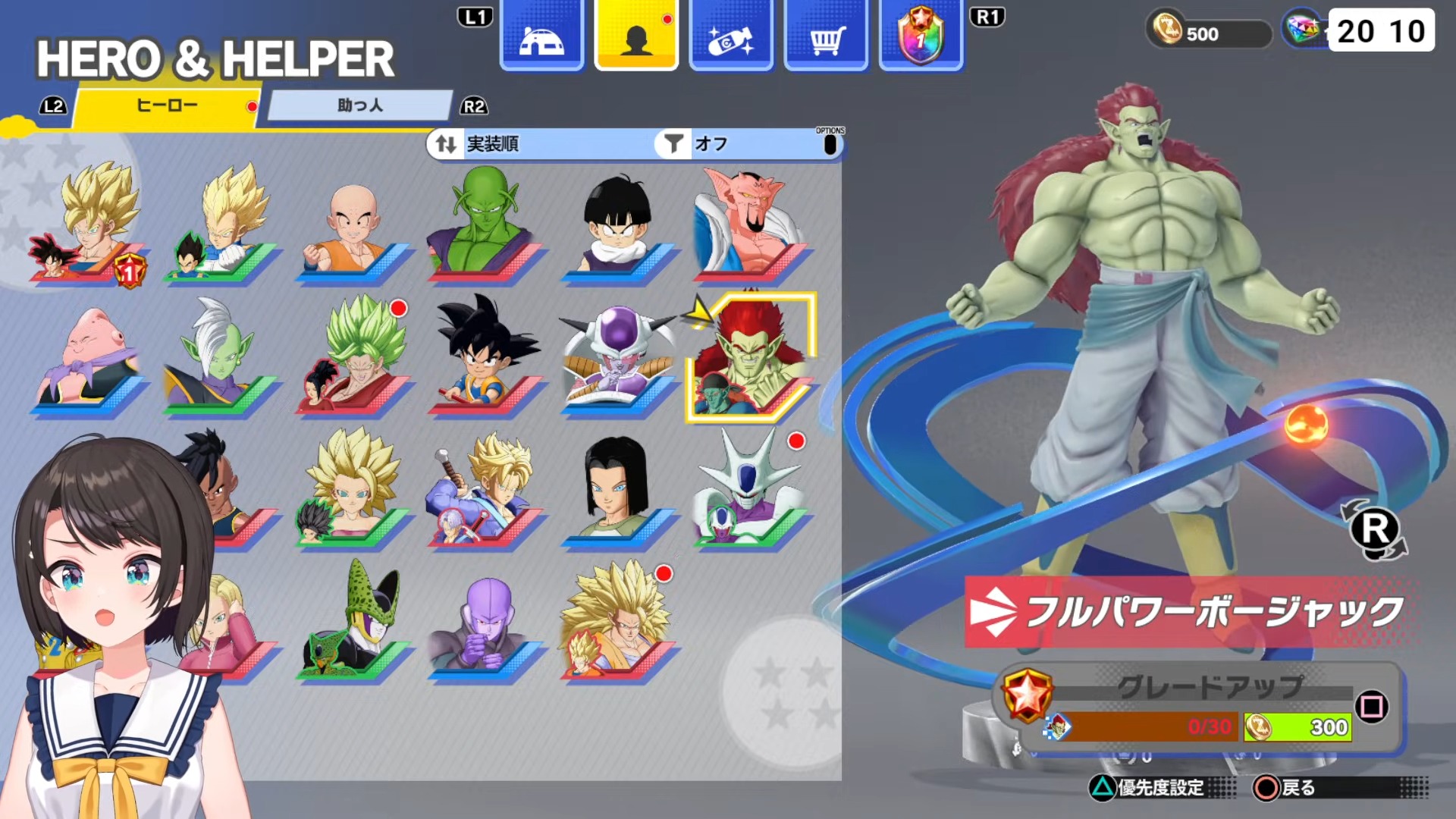Open the home dome tab

click(x=541, y=38)
